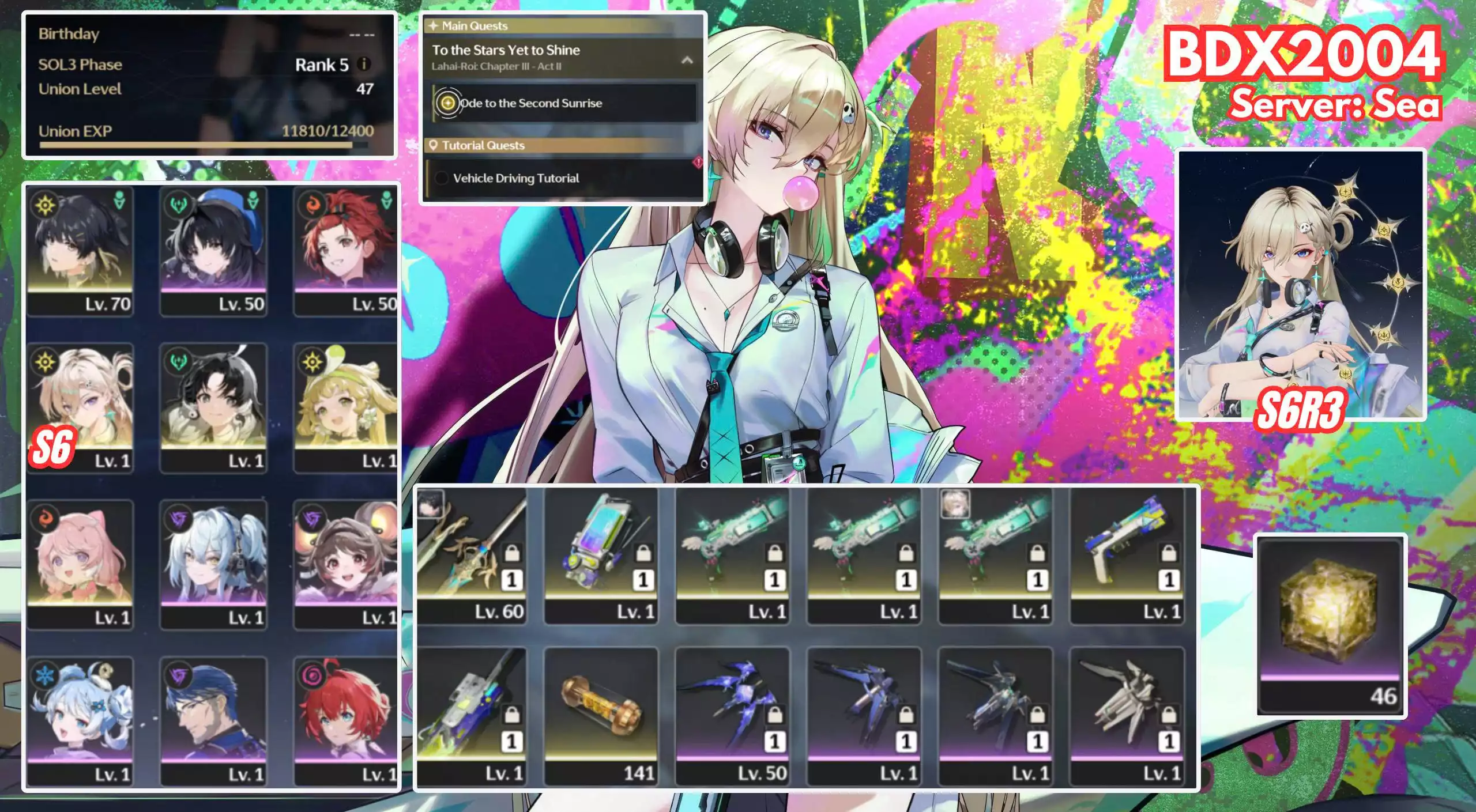Pick the blue and white pistol weapon
The image size is (1476, 812).
tap(1127, 556)
